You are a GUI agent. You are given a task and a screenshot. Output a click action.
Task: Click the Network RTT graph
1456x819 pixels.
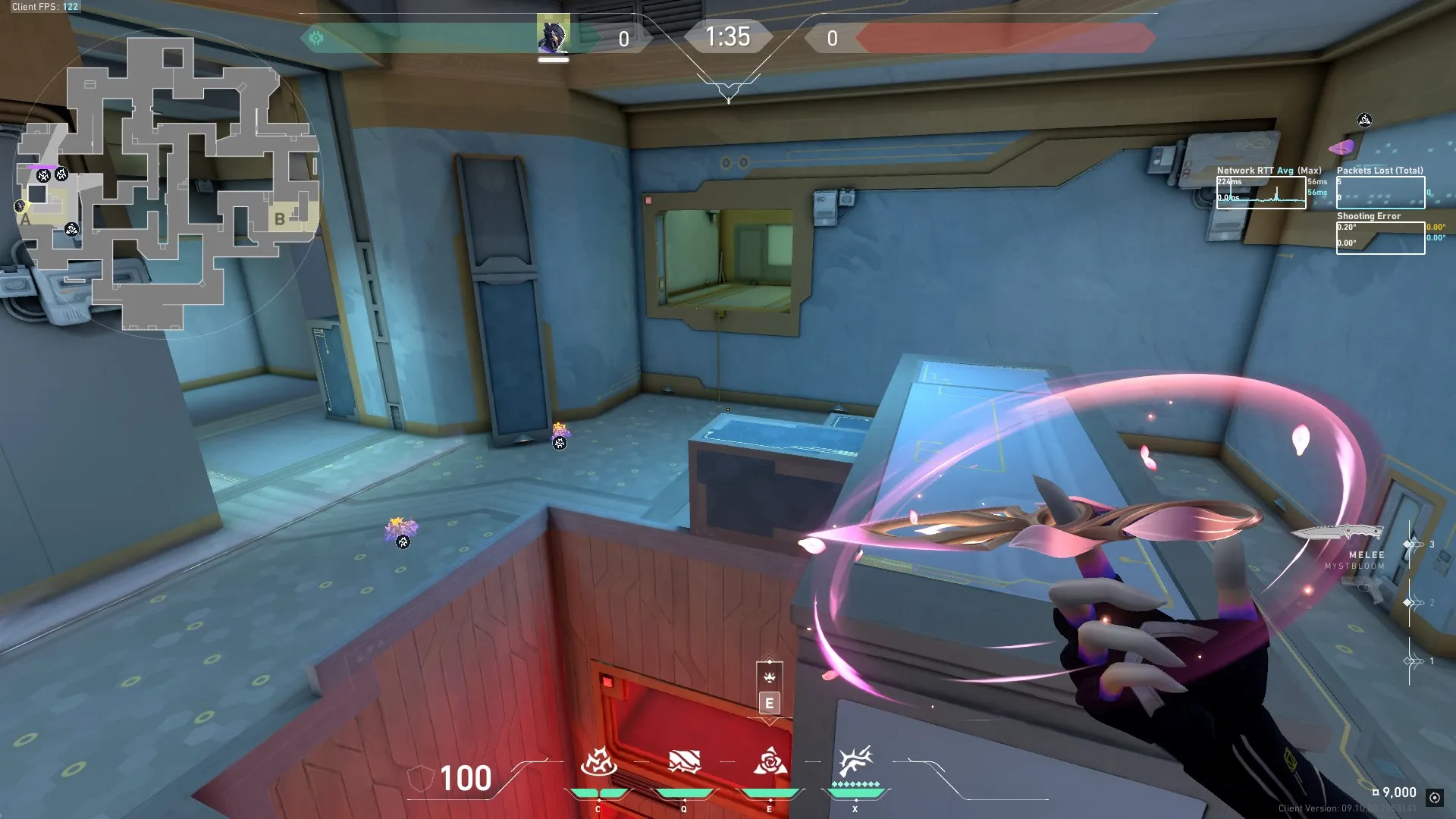tap(1260, 193)
